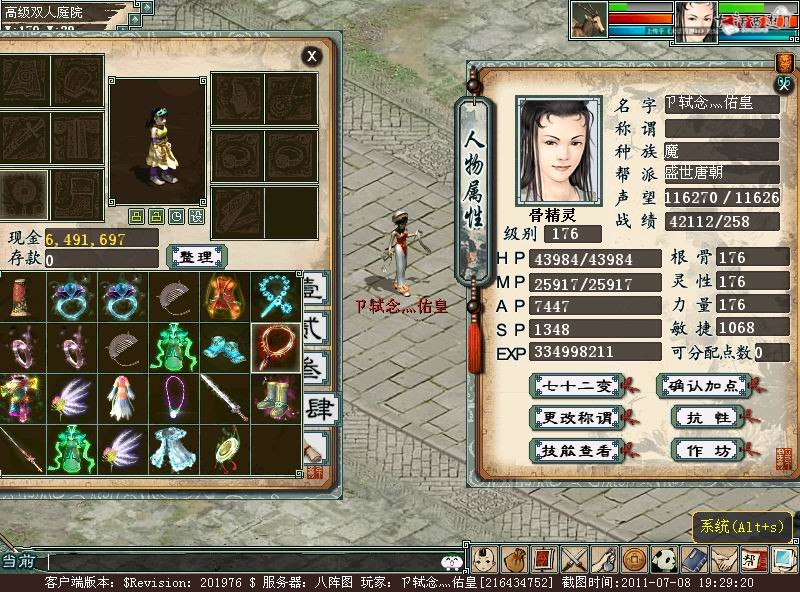Open the panda icon in the toolbar
The image size is (800, 592).
[664, 559]
